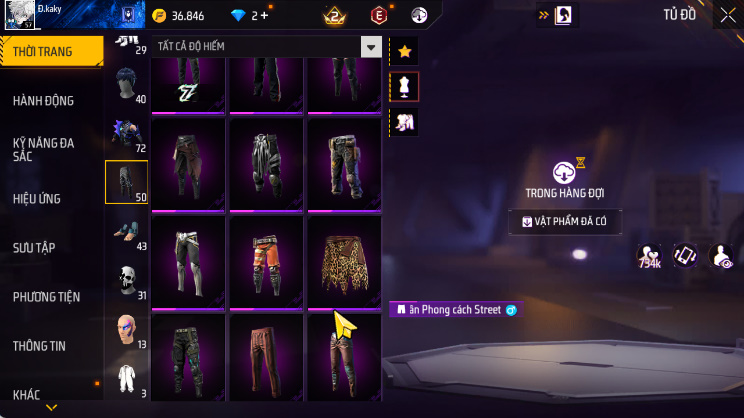Open the Tất Cả Độ Hiếm rarity dropdown
Viewport: 744px width, 418px height.
(371, 47)
